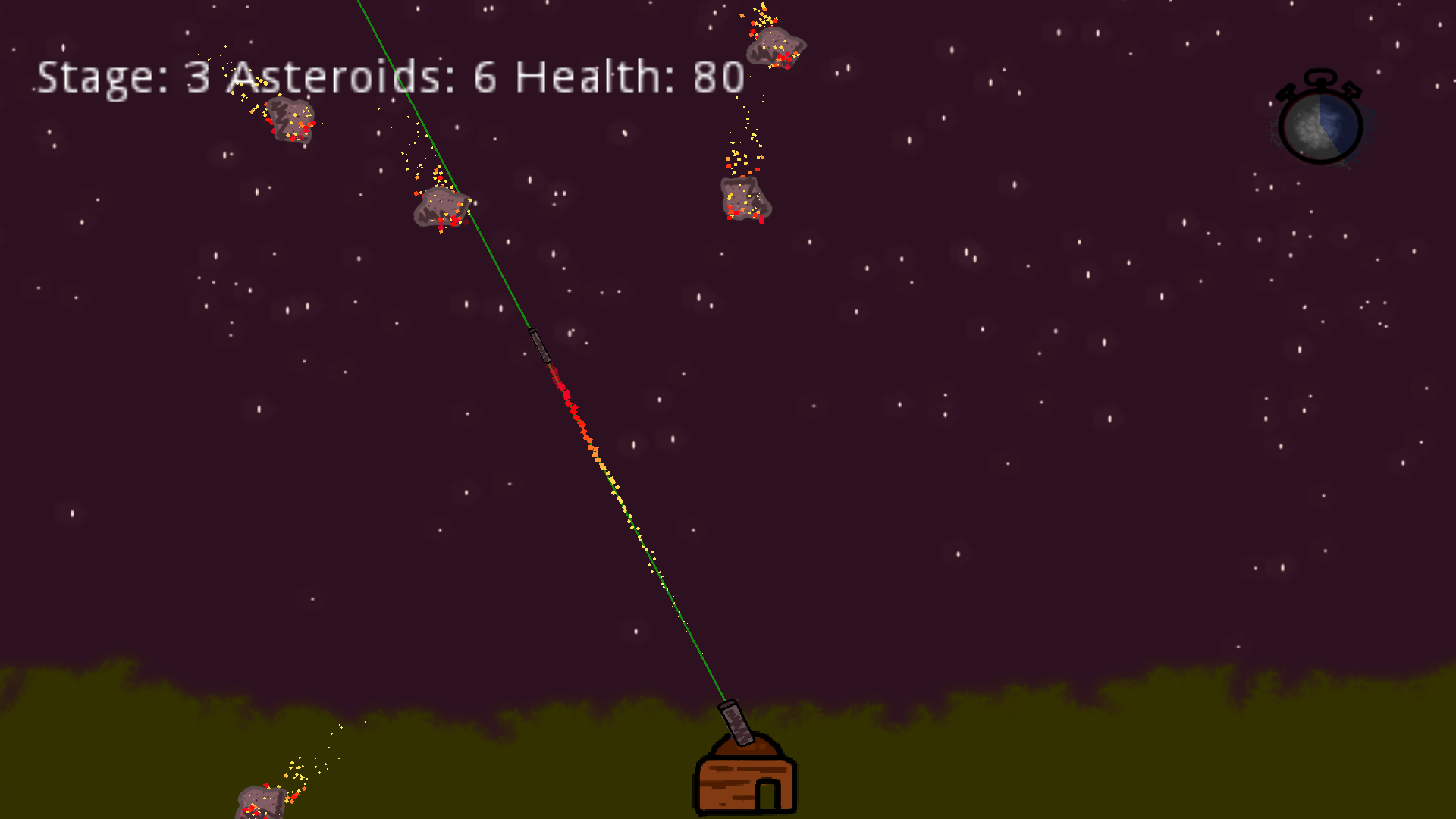Activate the stopwatch time ability icon
Screen dimensions: 1456x819
pos(1320,121)
